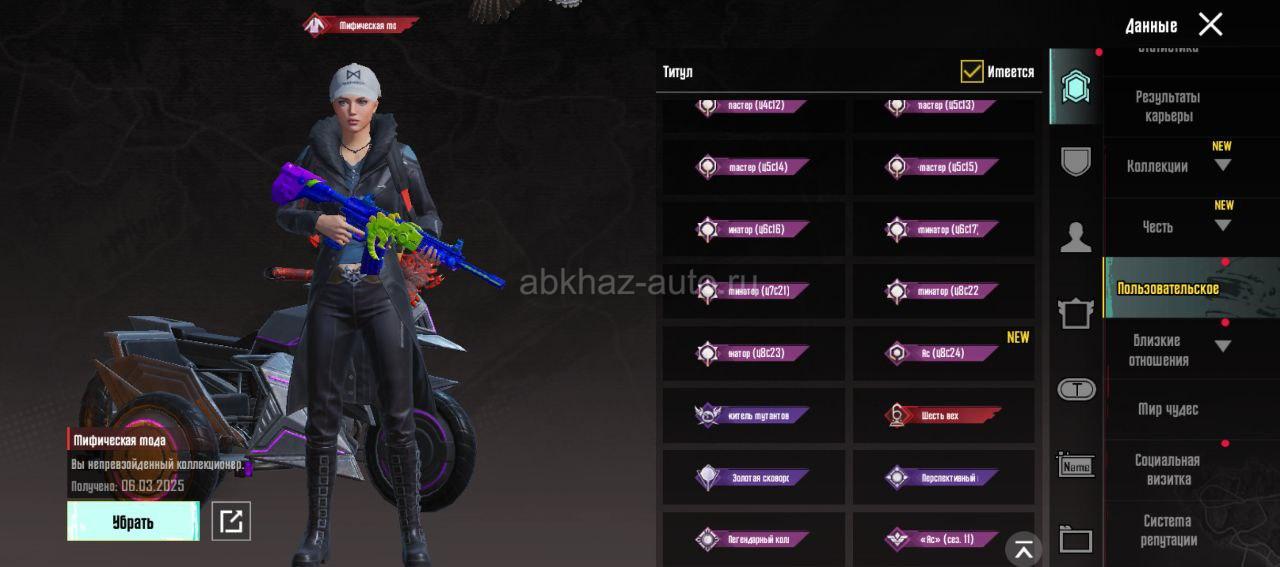Select the Ас (ц8с24) title marked NEW
The image size is (1280, 567).
pyautogui.click(x=943, y=353)
